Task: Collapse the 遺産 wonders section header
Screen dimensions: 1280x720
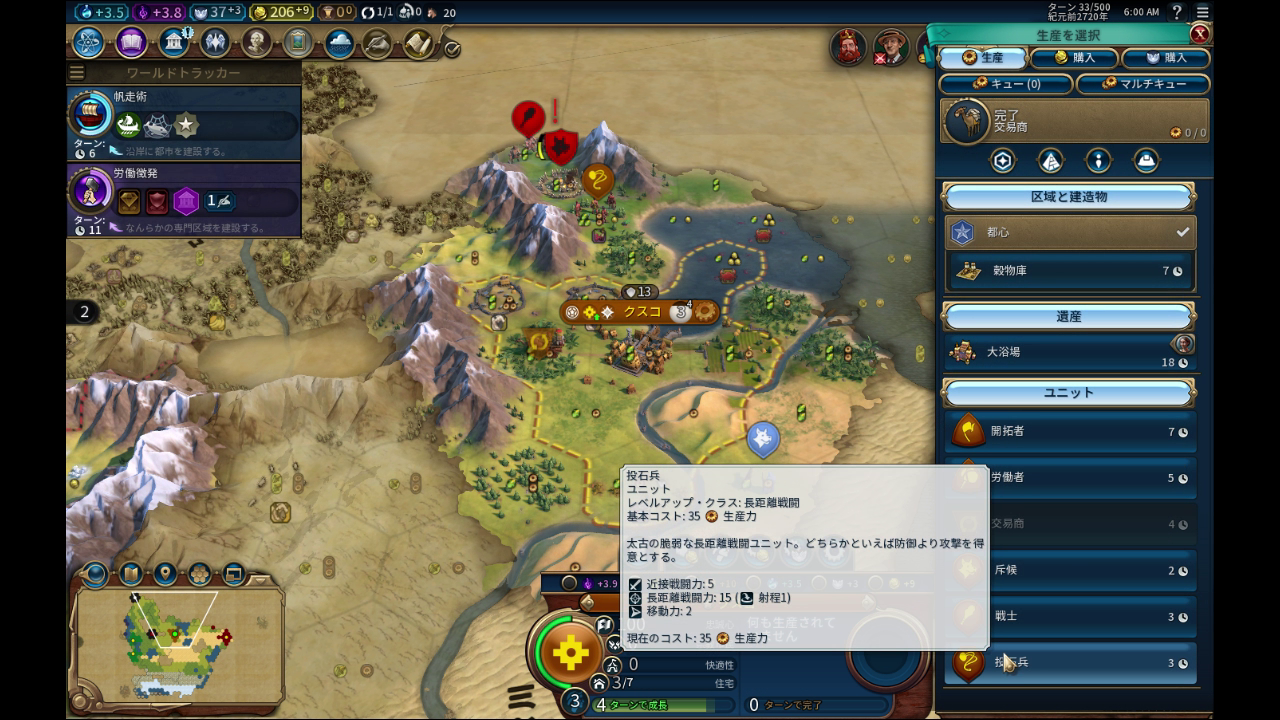Action: 1069,317
